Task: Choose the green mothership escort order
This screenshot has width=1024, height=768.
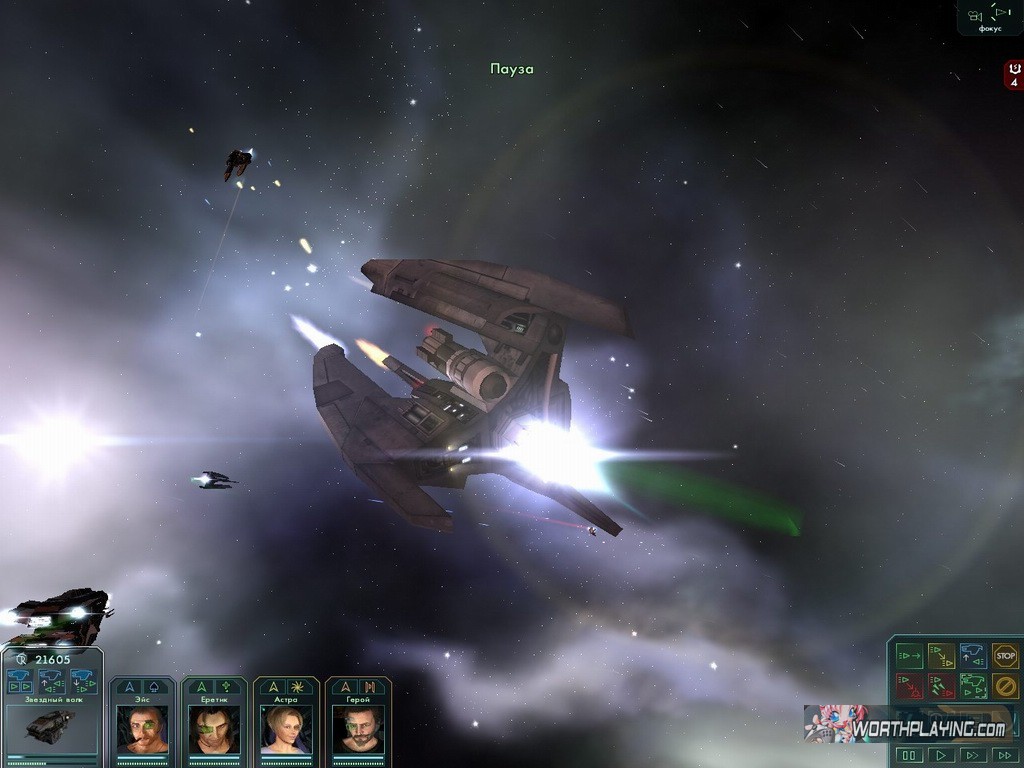Action: [973, 686]
